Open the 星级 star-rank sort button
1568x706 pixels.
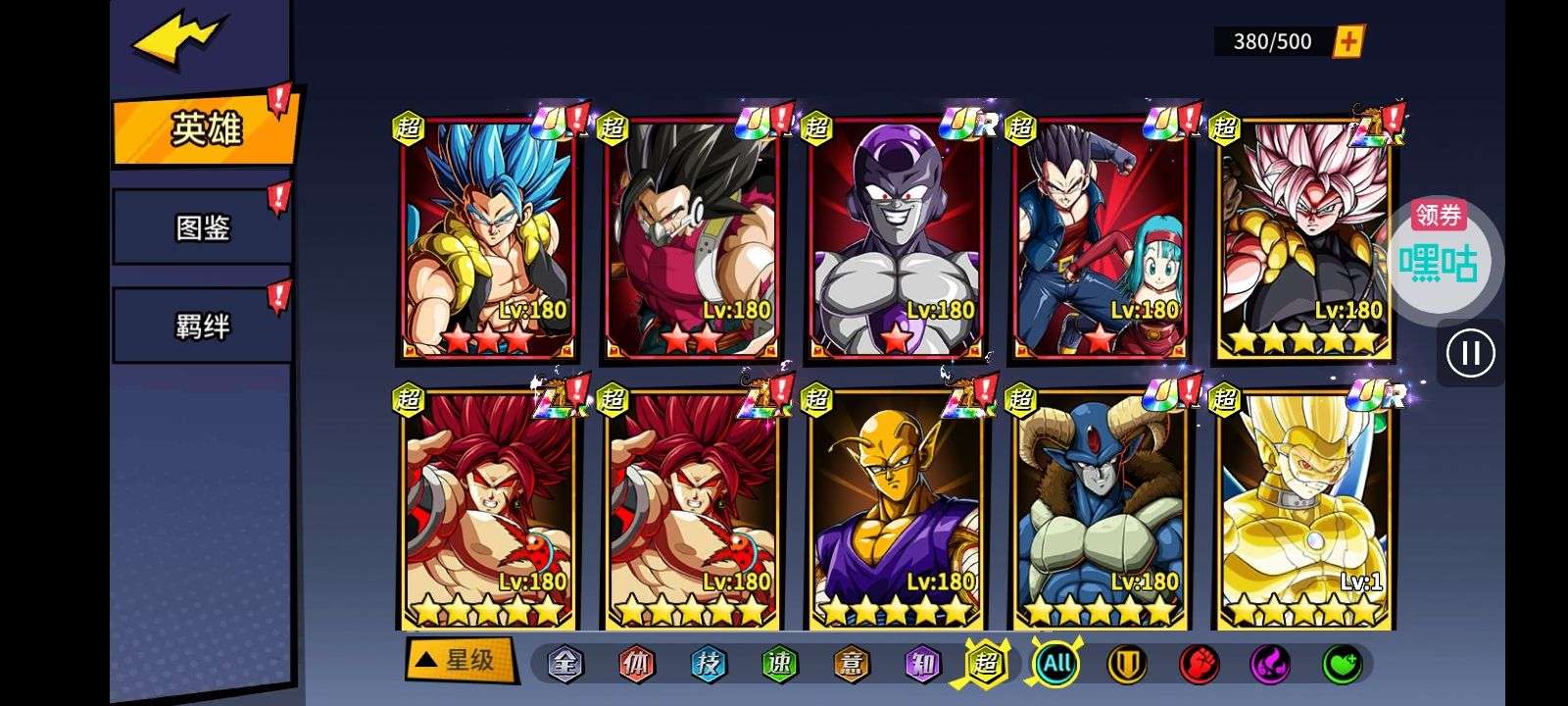click(460, 660)
